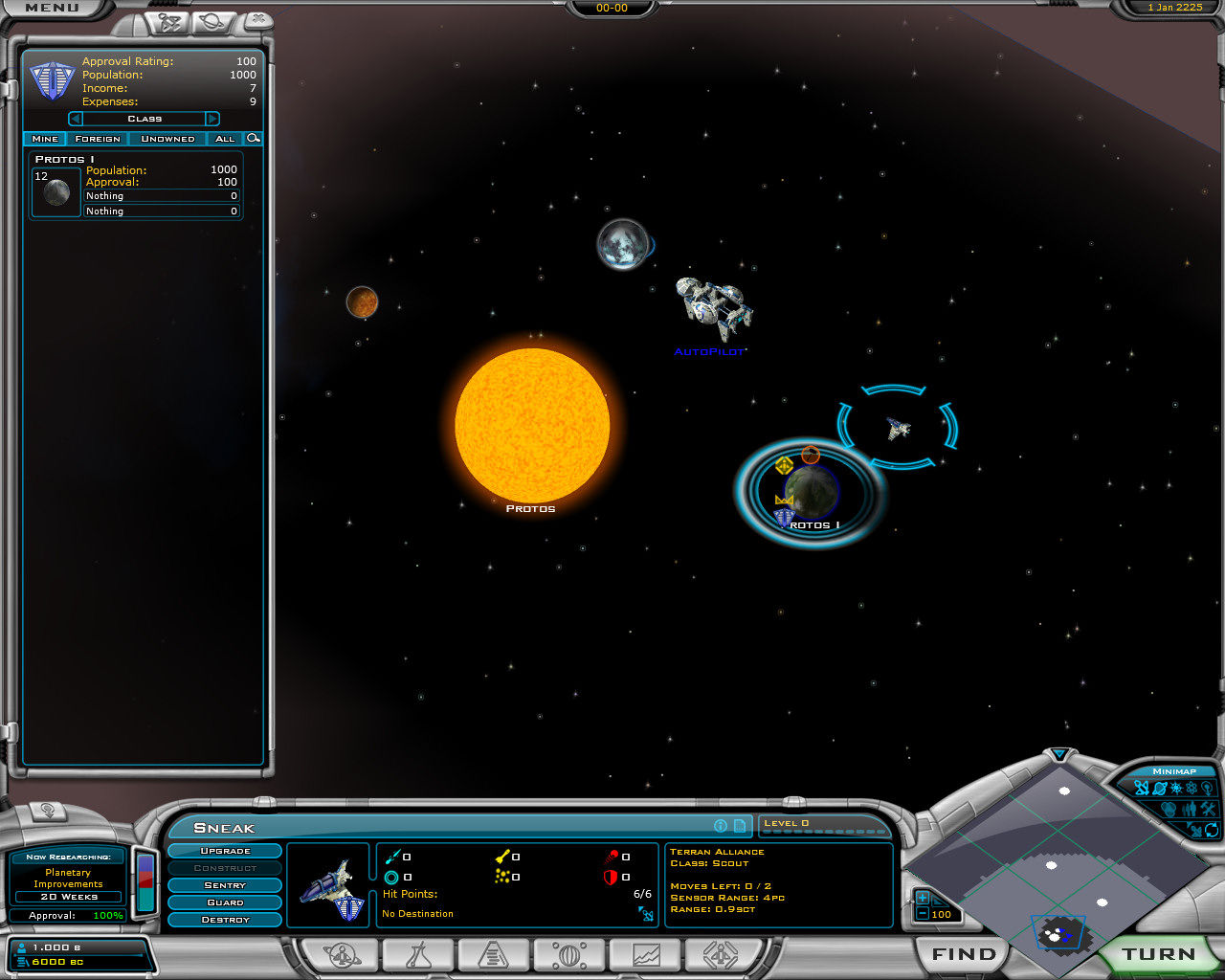Image resolution: width=1225 pixels, height=980 pixels.
Task: Enable Guard mode for the Sneak scout
Action: 225,902
